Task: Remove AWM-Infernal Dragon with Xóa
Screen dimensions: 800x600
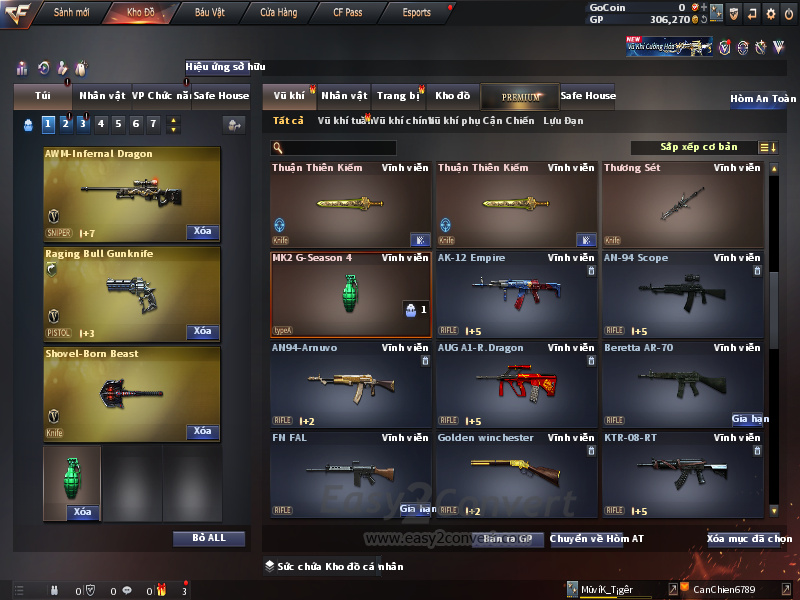Action: (x=202, y=232)
